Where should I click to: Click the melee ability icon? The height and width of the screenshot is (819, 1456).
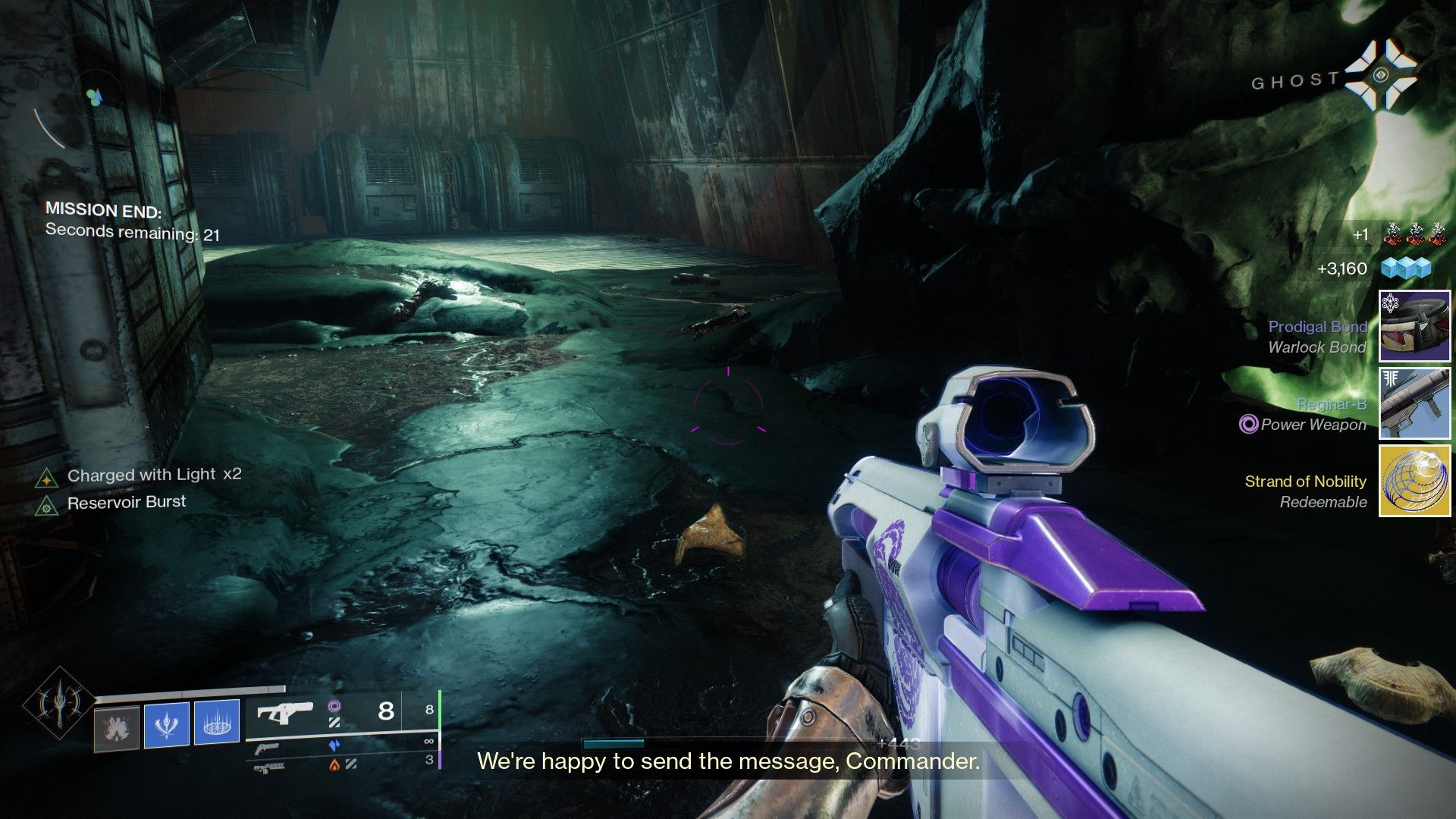click(x=167, y=725)
